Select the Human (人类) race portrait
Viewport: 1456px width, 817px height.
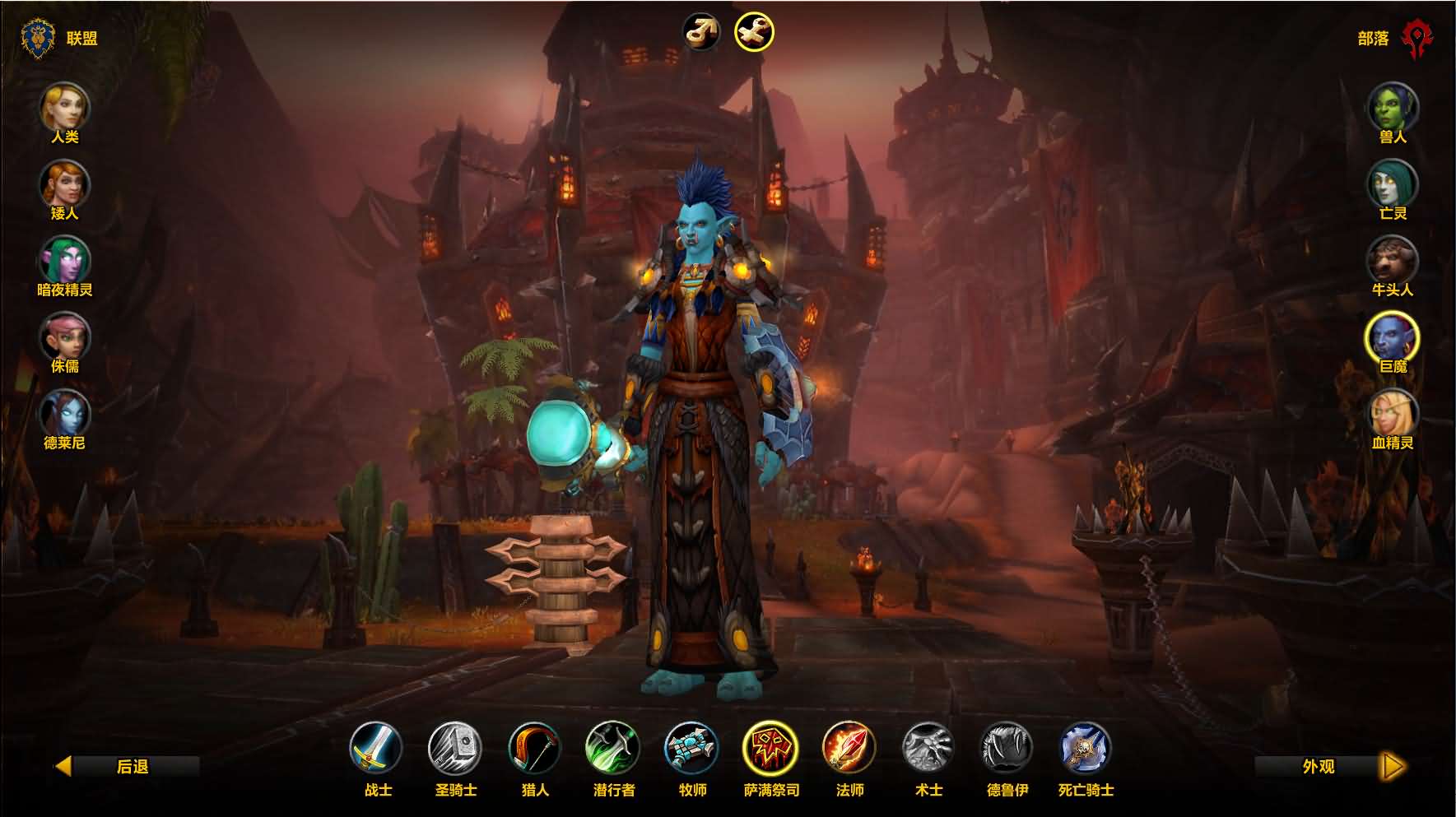point(64,107)
